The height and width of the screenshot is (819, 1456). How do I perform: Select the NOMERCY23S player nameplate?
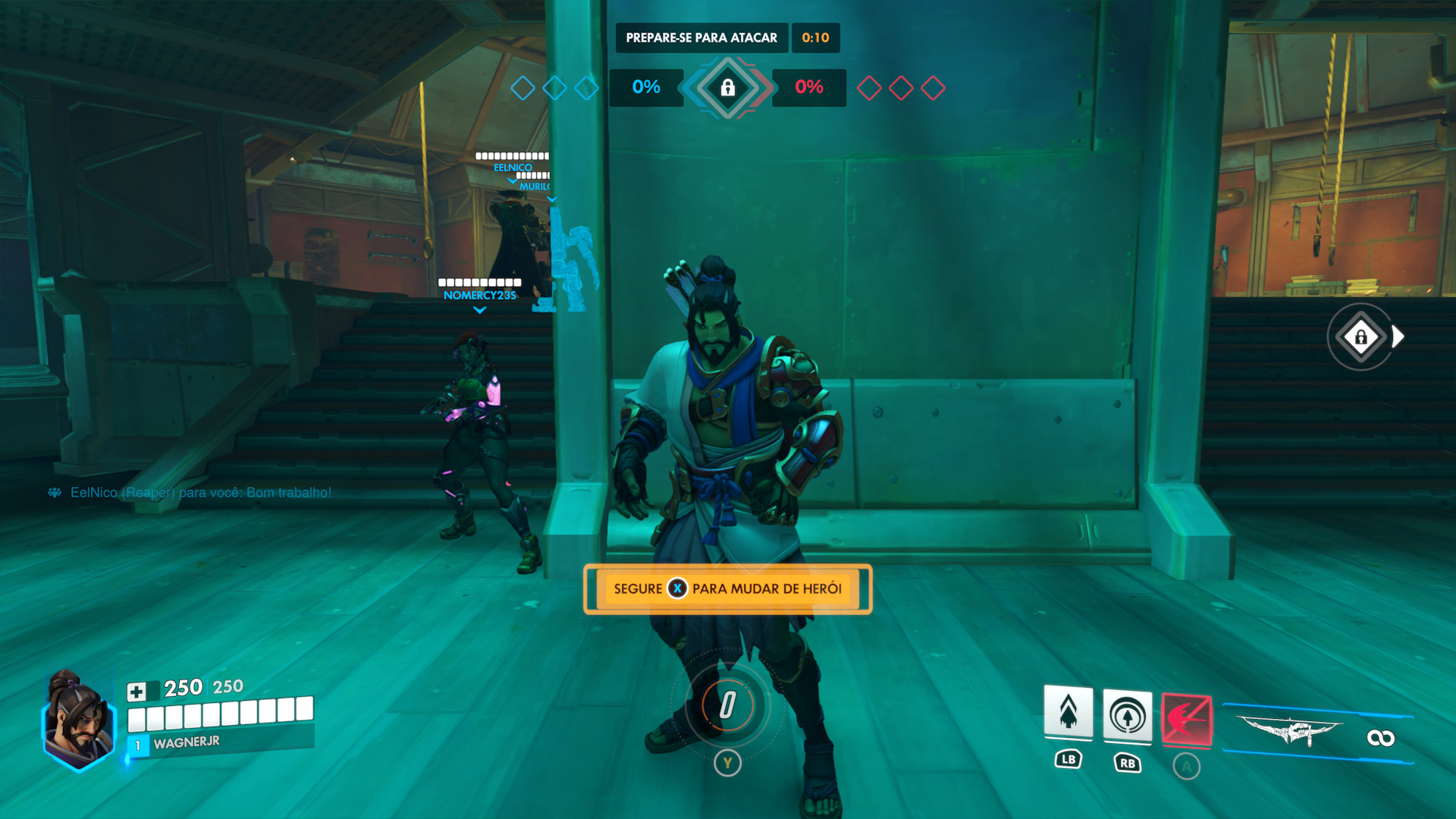(479, 295)
